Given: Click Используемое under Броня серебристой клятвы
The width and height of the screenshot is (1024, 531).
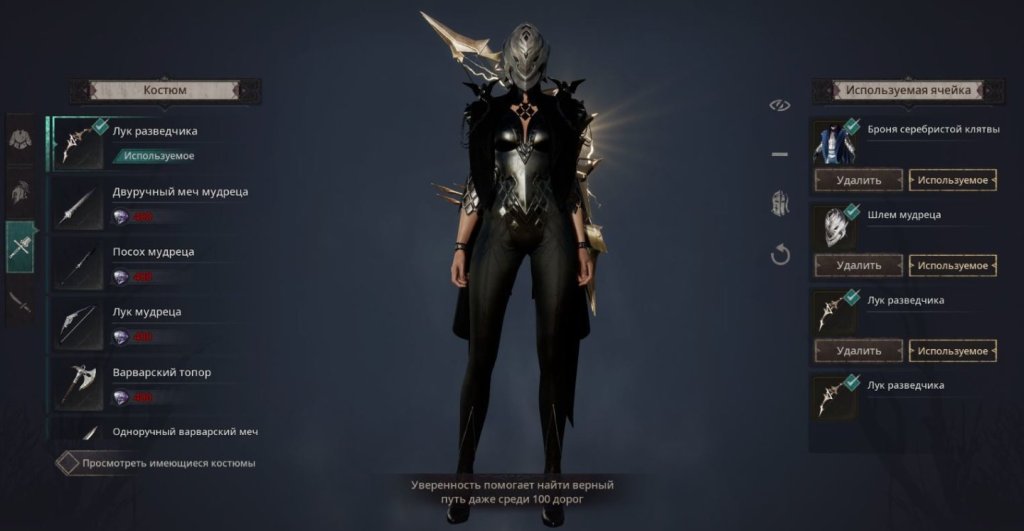Looking at the screenshot, I should pyautogui.click(x=953, y=181).
